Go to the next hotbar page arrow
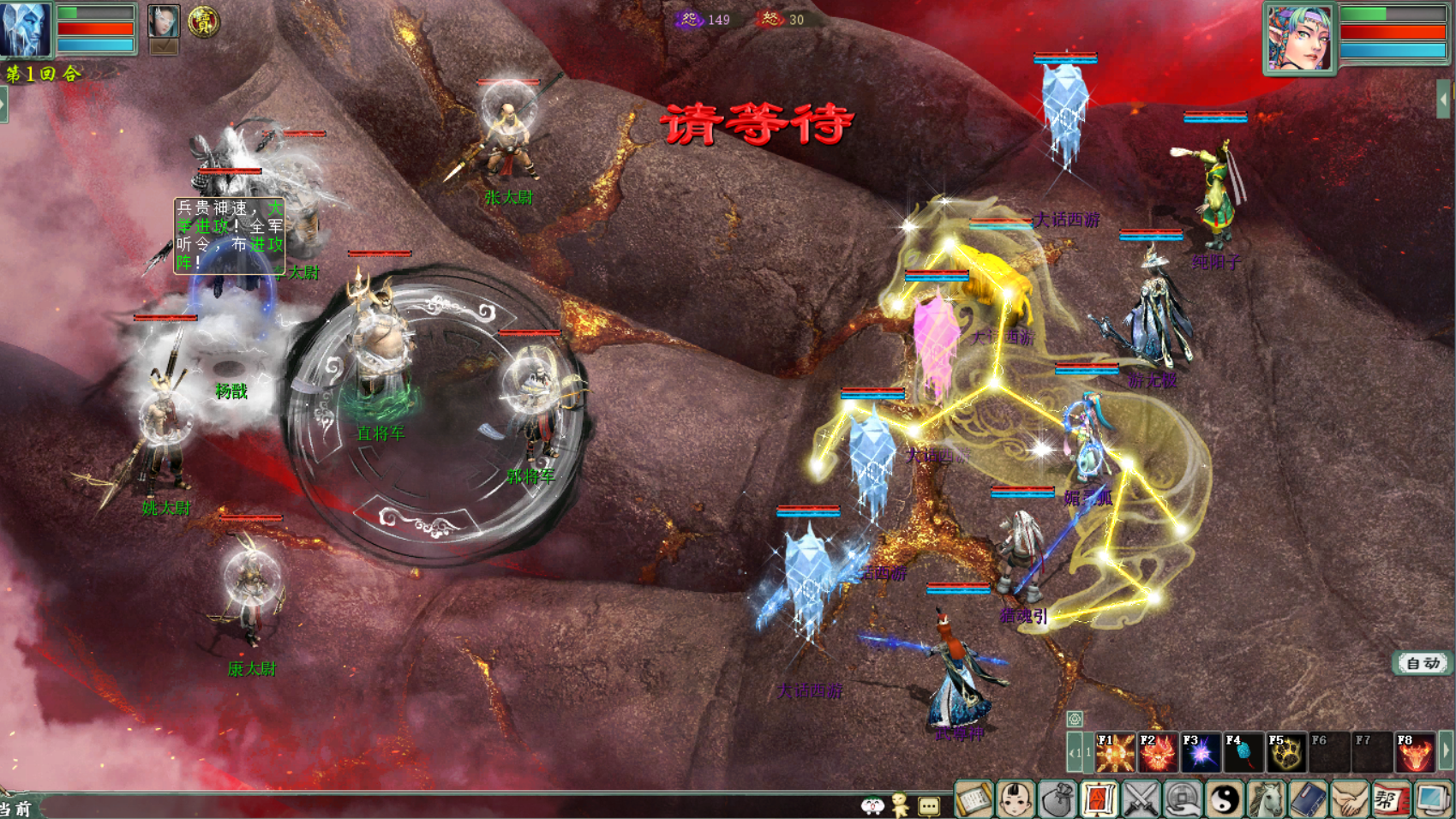This screenshot has width=1456, height=819. coord(1447,751)
